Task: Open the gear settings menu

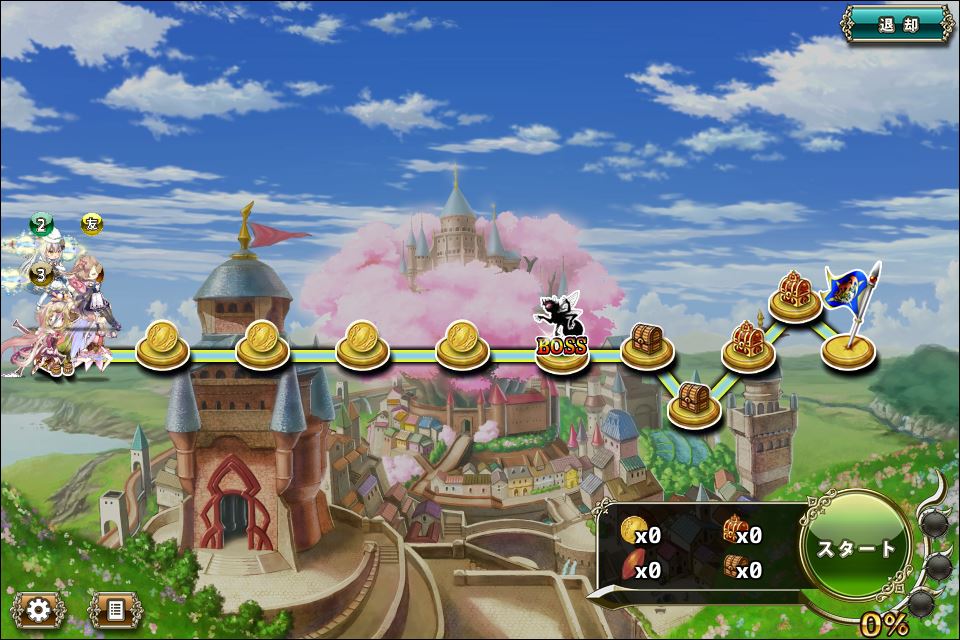Action: [x=39, y=608]
